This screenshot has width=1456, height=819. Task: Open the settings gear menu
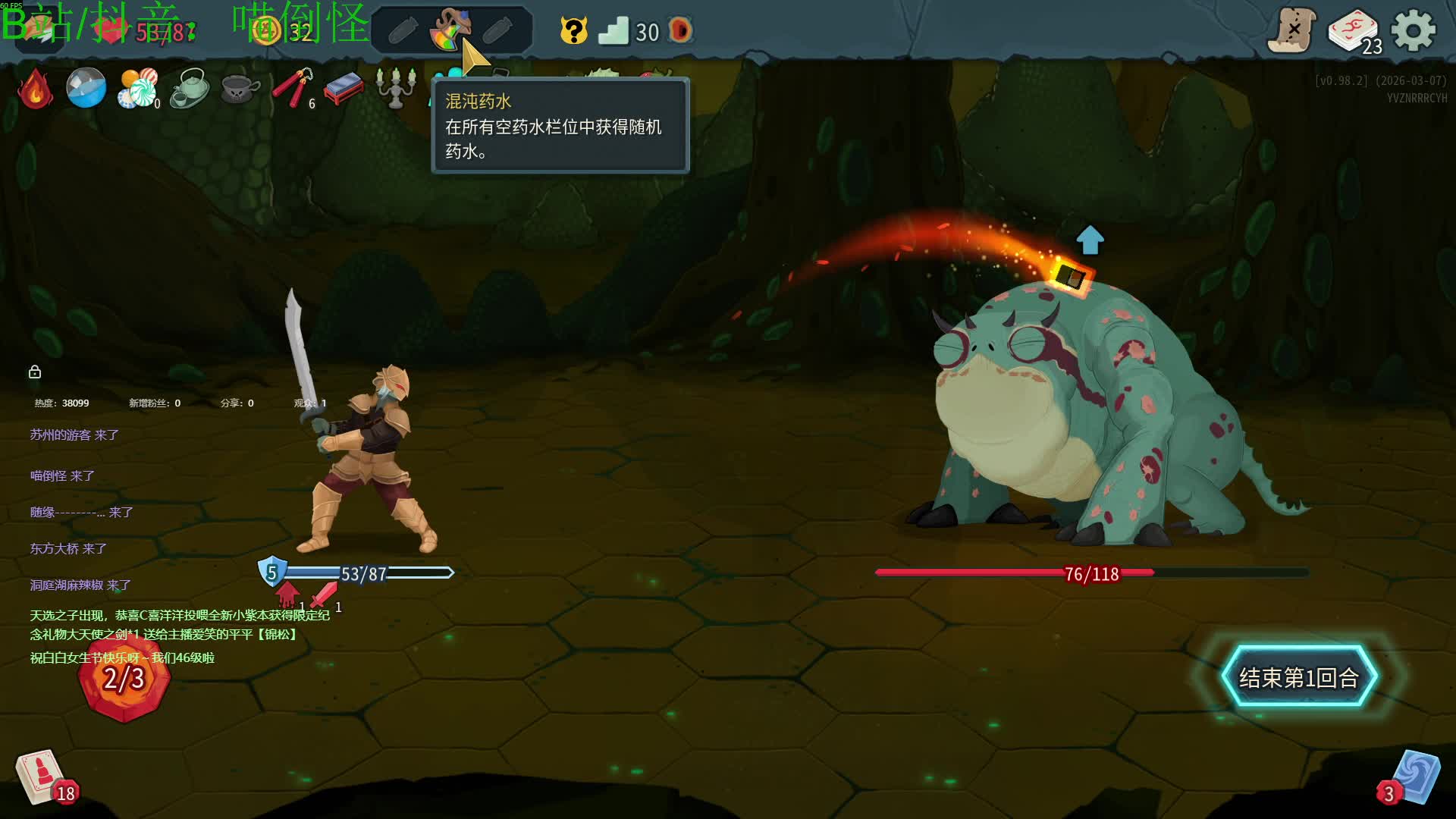1414,31
